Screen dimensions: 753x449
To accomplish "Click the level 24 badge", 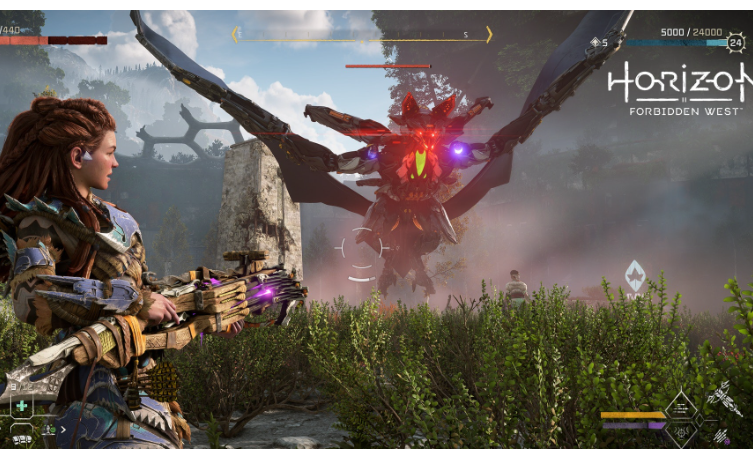I will pos(736,43).
